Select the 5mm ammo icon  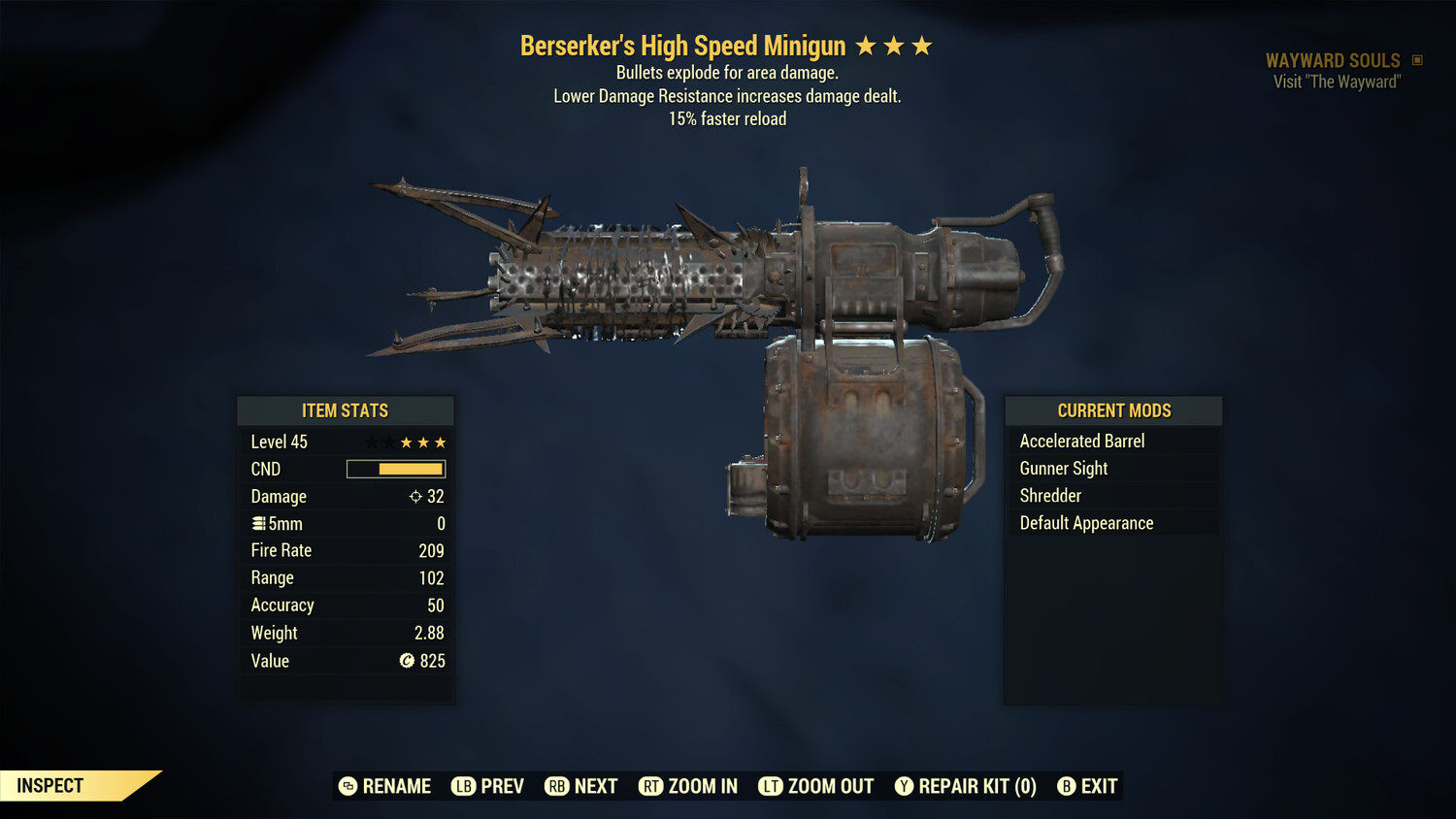[x=260, y=523]
